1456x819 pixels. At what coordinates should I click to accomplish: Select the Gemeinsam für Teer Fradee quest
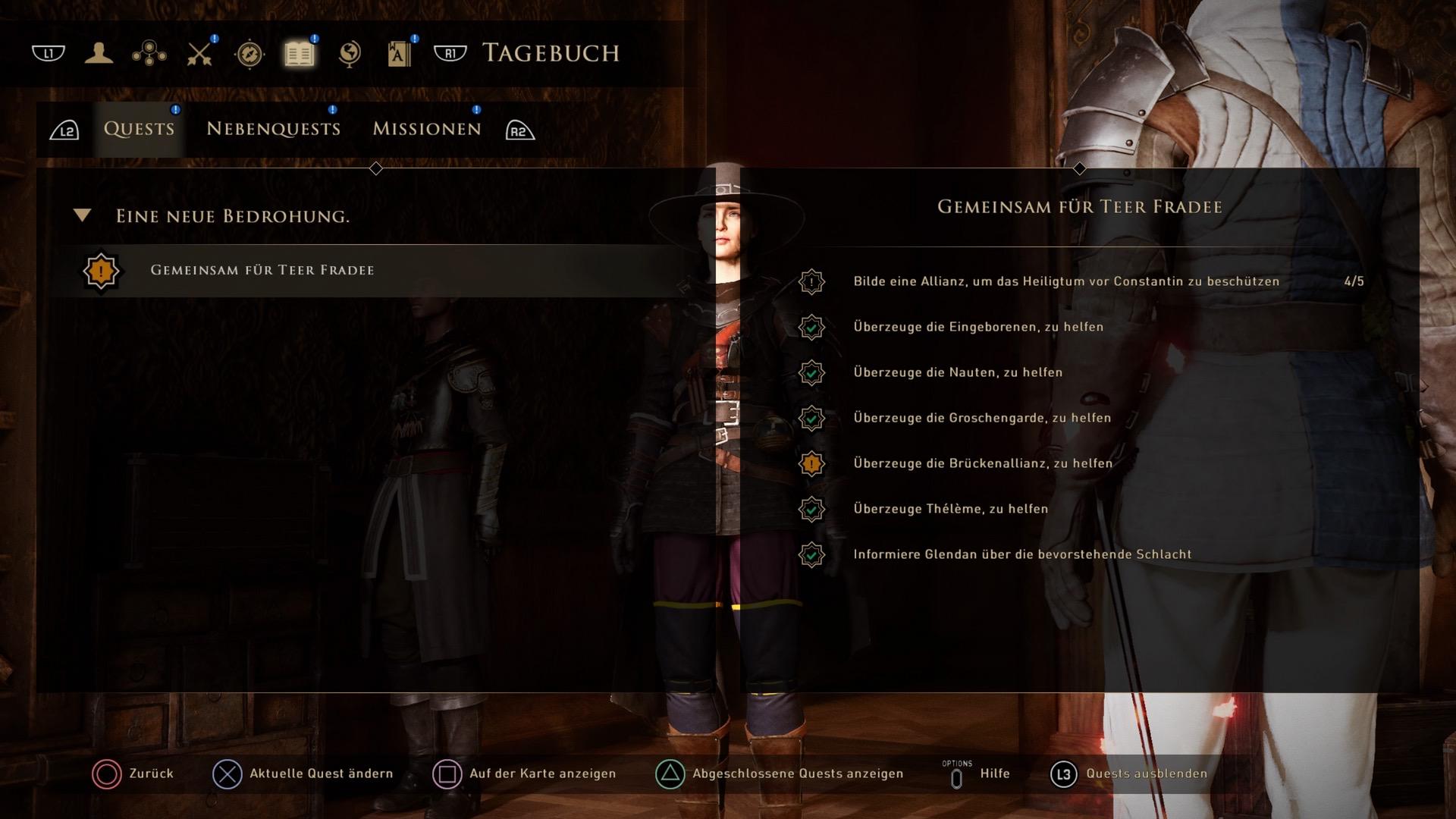click(262, 271)
